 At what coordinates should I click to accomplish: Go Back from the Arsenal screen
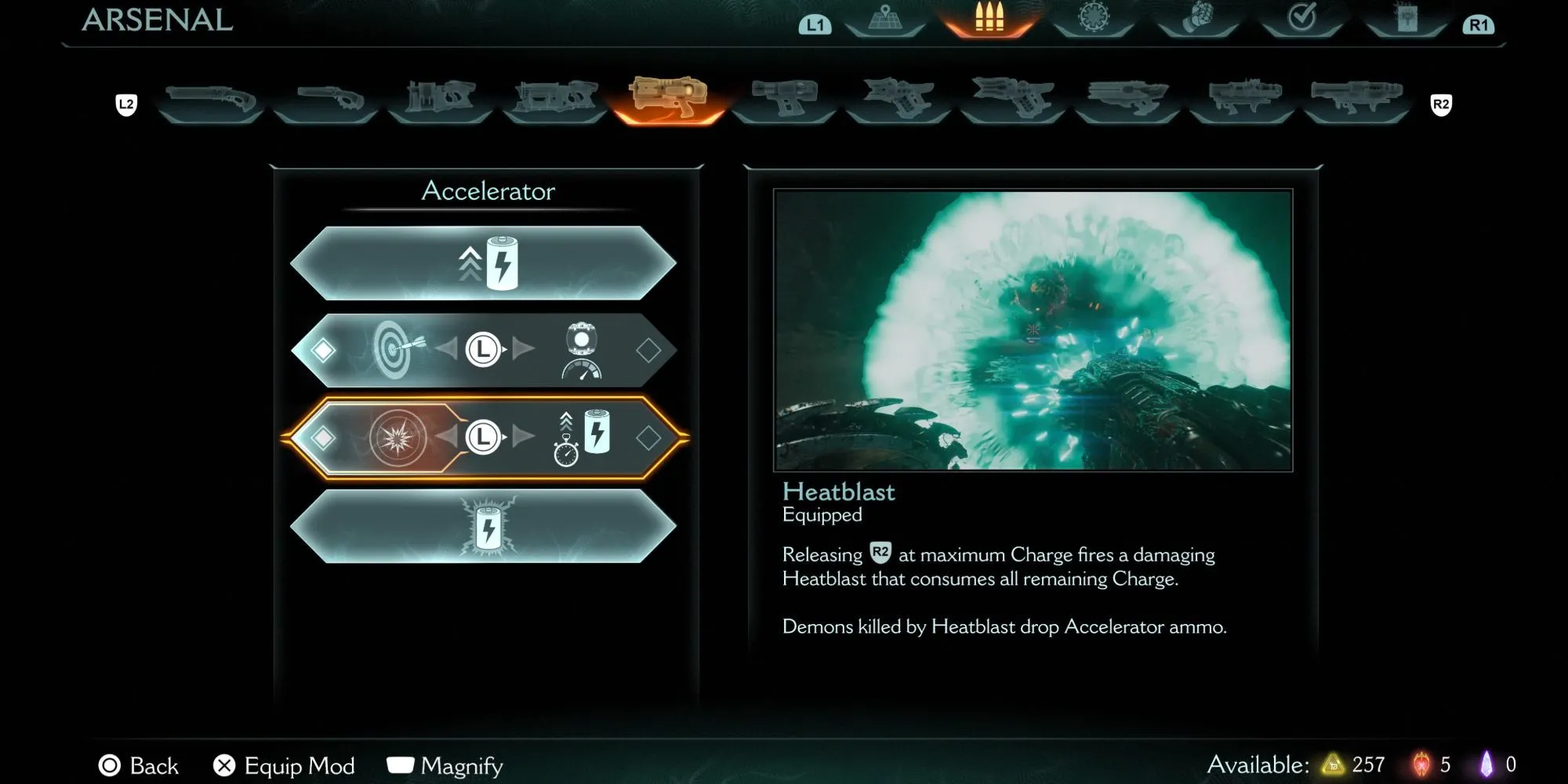tap(139, 765)
